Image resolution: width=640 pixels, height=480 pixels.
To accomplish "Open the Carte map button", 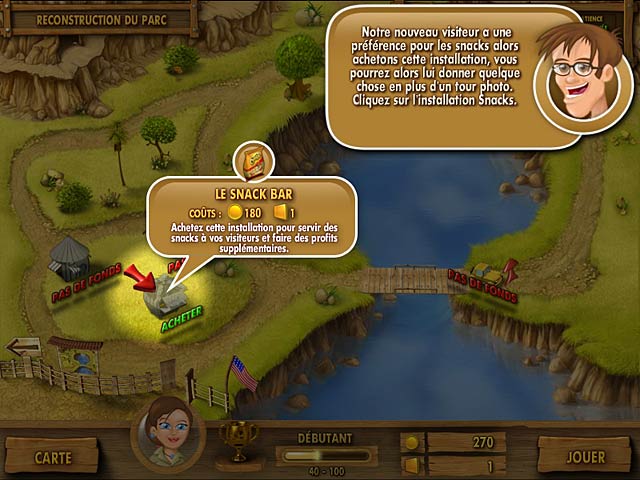I will (x=53, y=457).
